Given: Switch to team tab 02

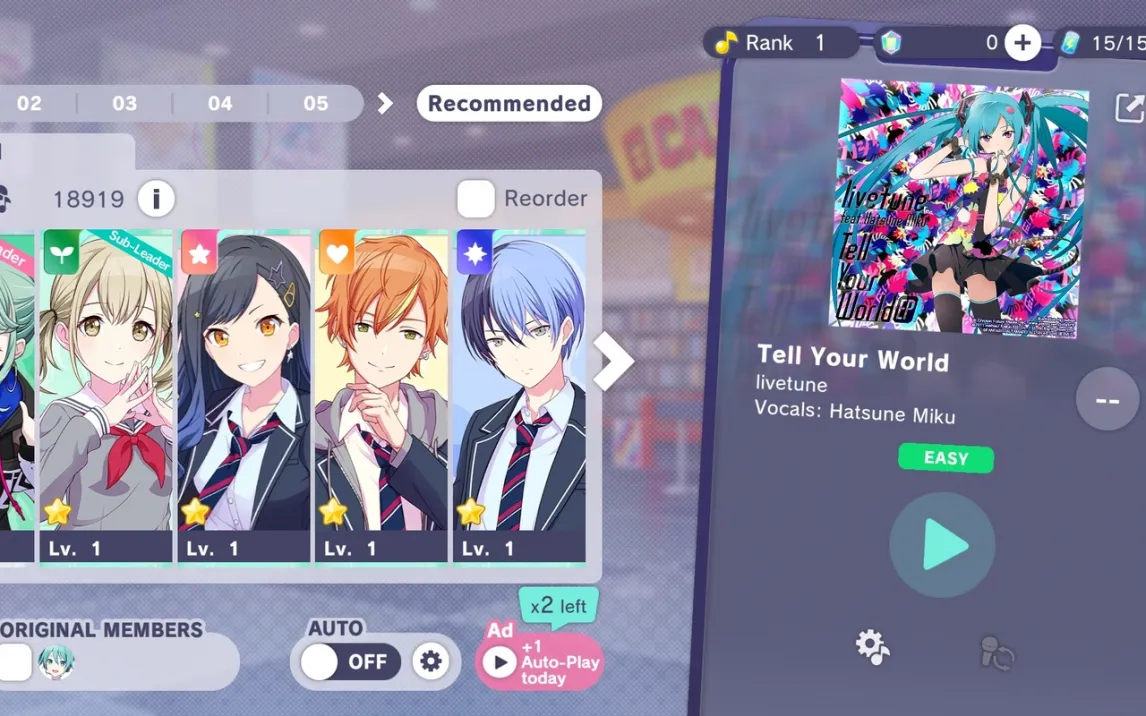Looking at the screenshot, I should point(29,104).
